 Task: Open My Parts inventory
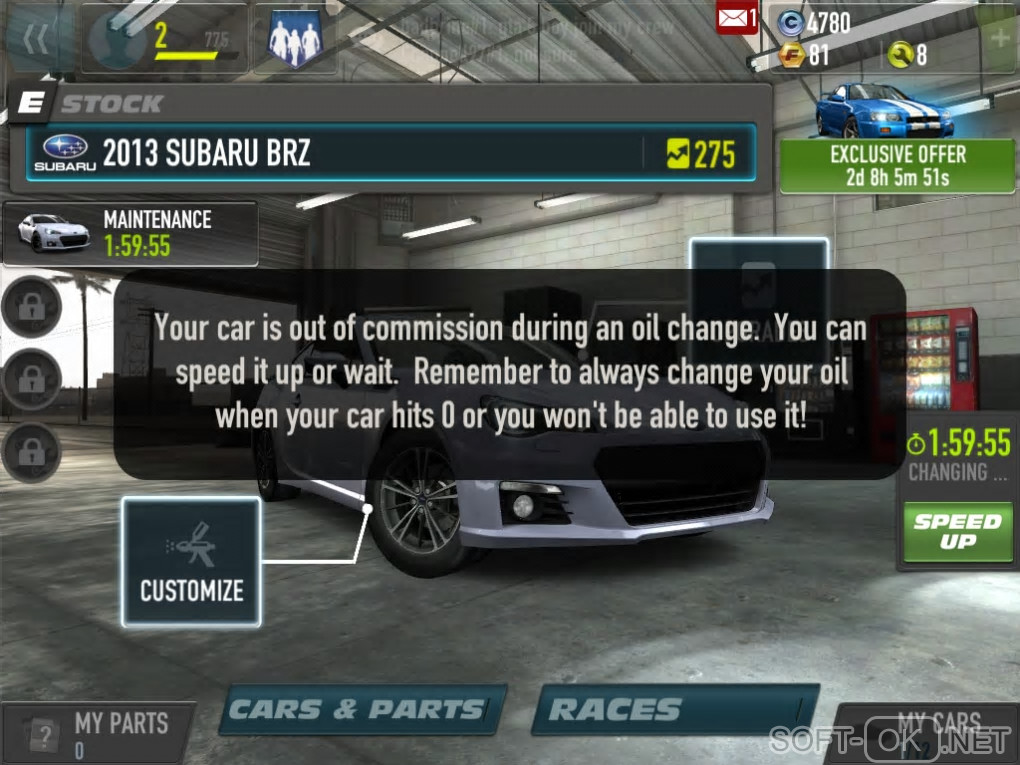(x=98, y=734)
